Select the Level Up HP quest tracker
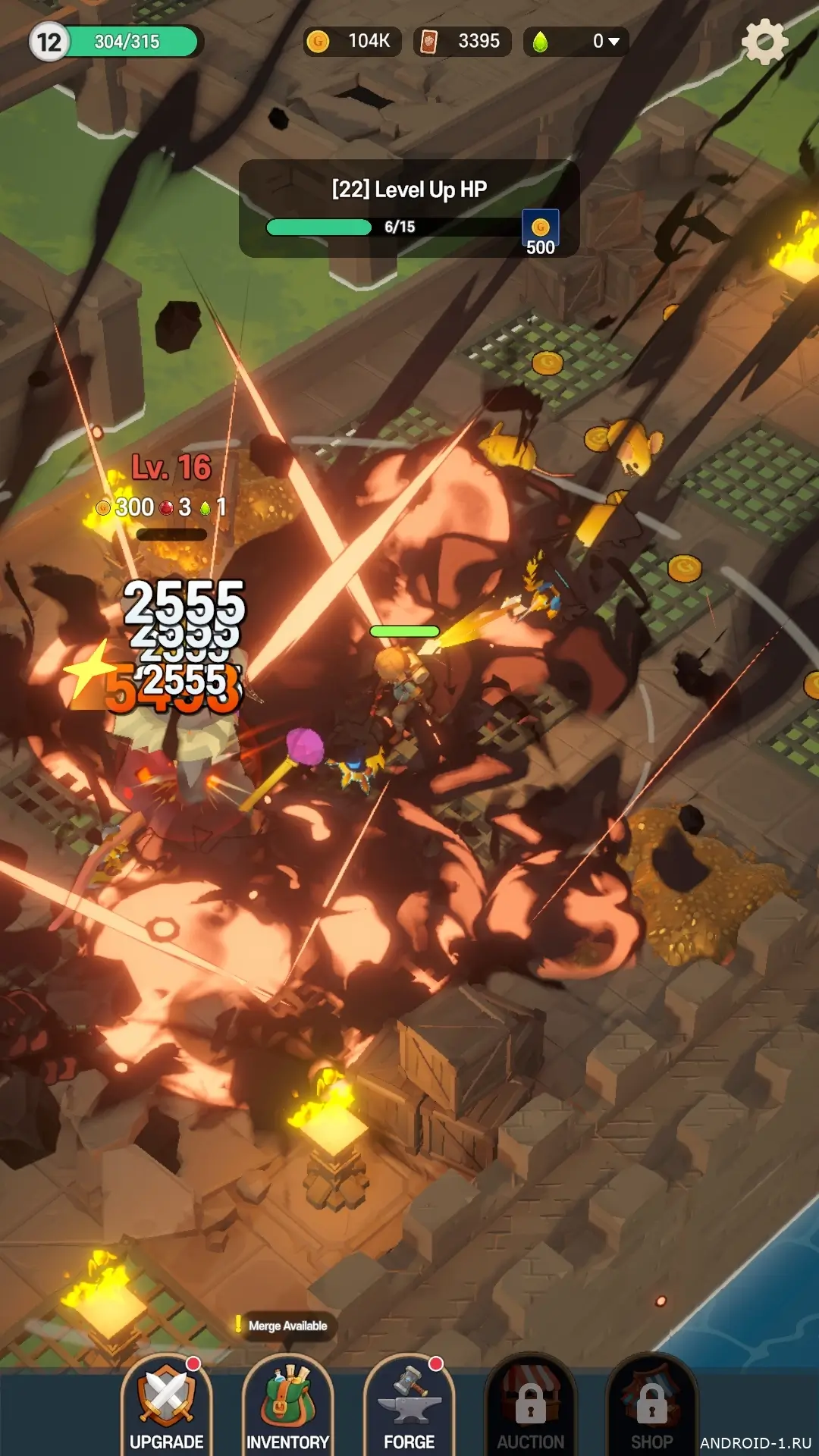This screenshot has width=819, height=1456. [x=409, y=209]
